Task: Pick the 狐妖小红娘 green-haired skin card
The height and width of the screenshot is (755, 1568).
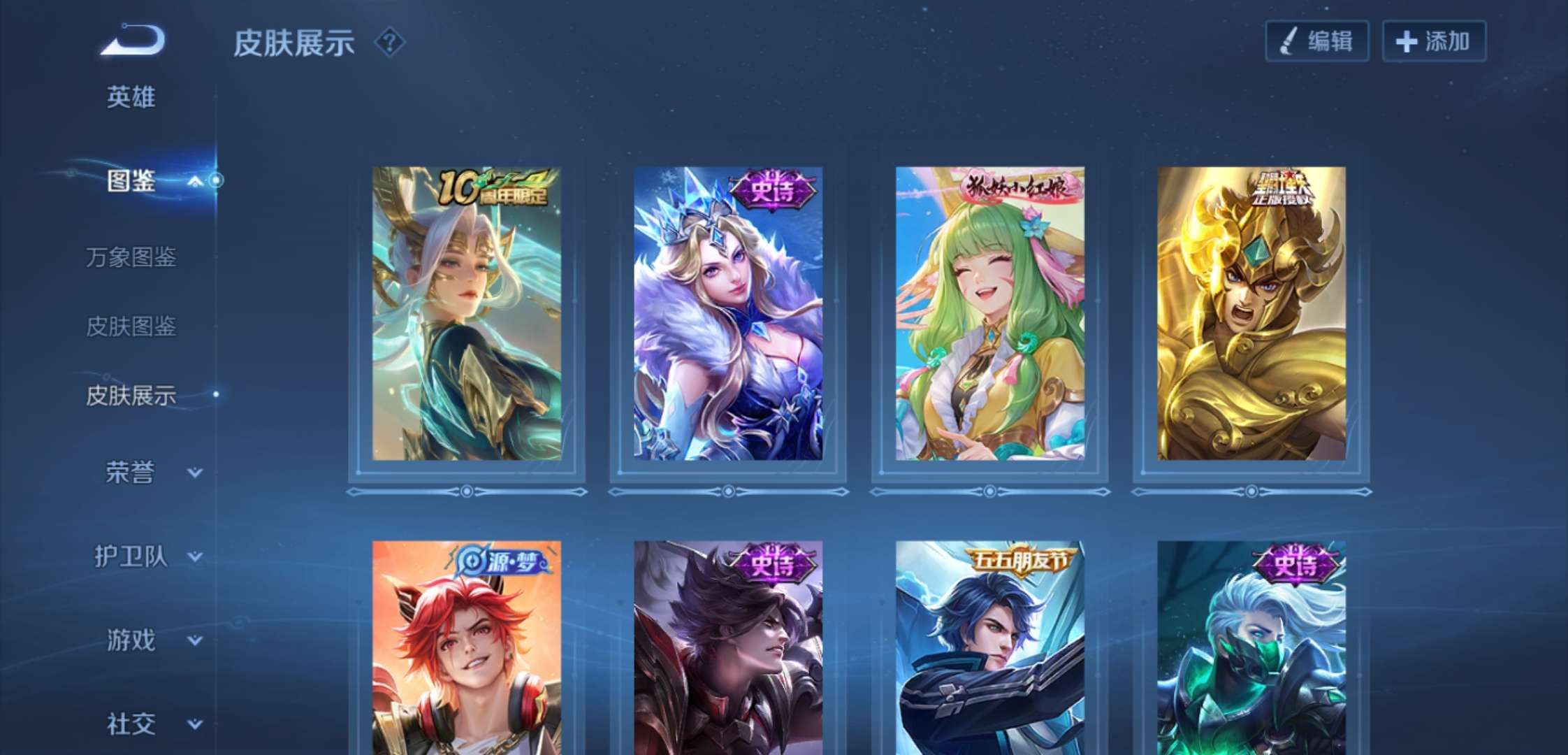Action: point(989,313)
